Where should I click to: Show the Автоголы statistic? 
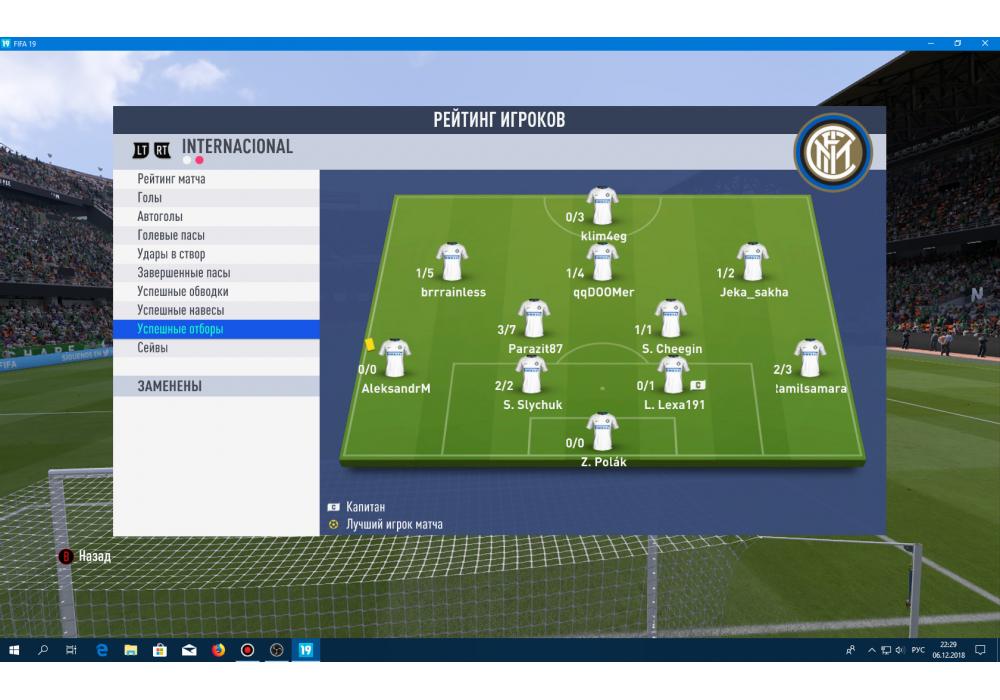pos(215,217)
